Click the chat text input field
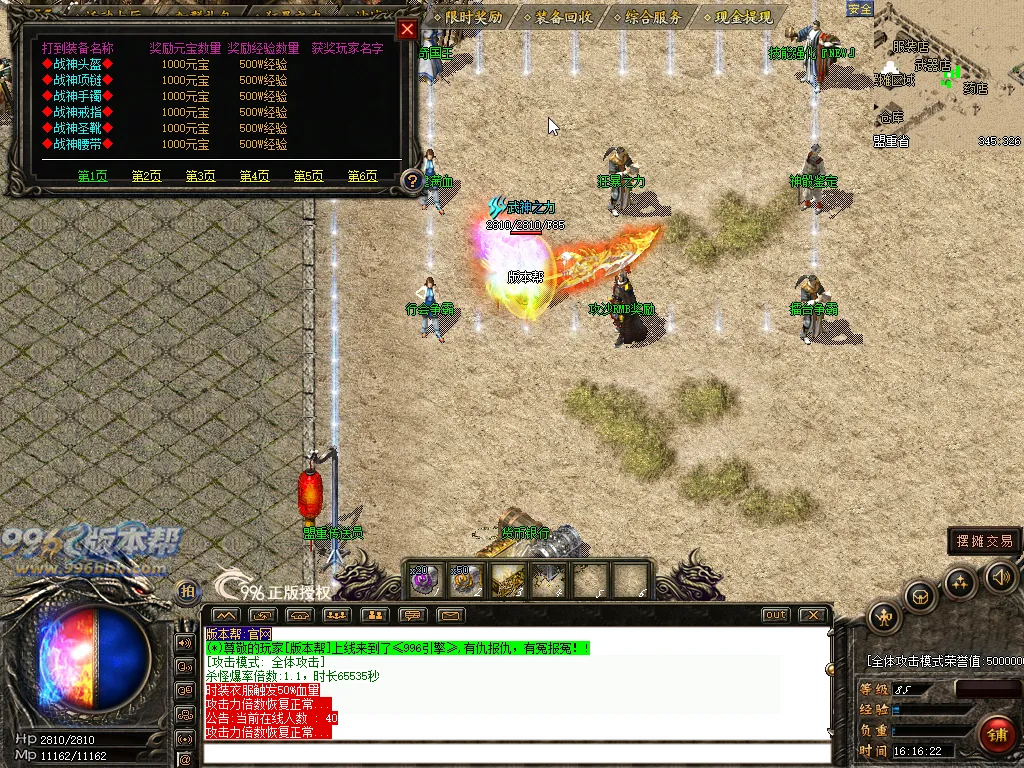Image resolution: width=1024 pixels, height=768 pixels. (515, 753)
